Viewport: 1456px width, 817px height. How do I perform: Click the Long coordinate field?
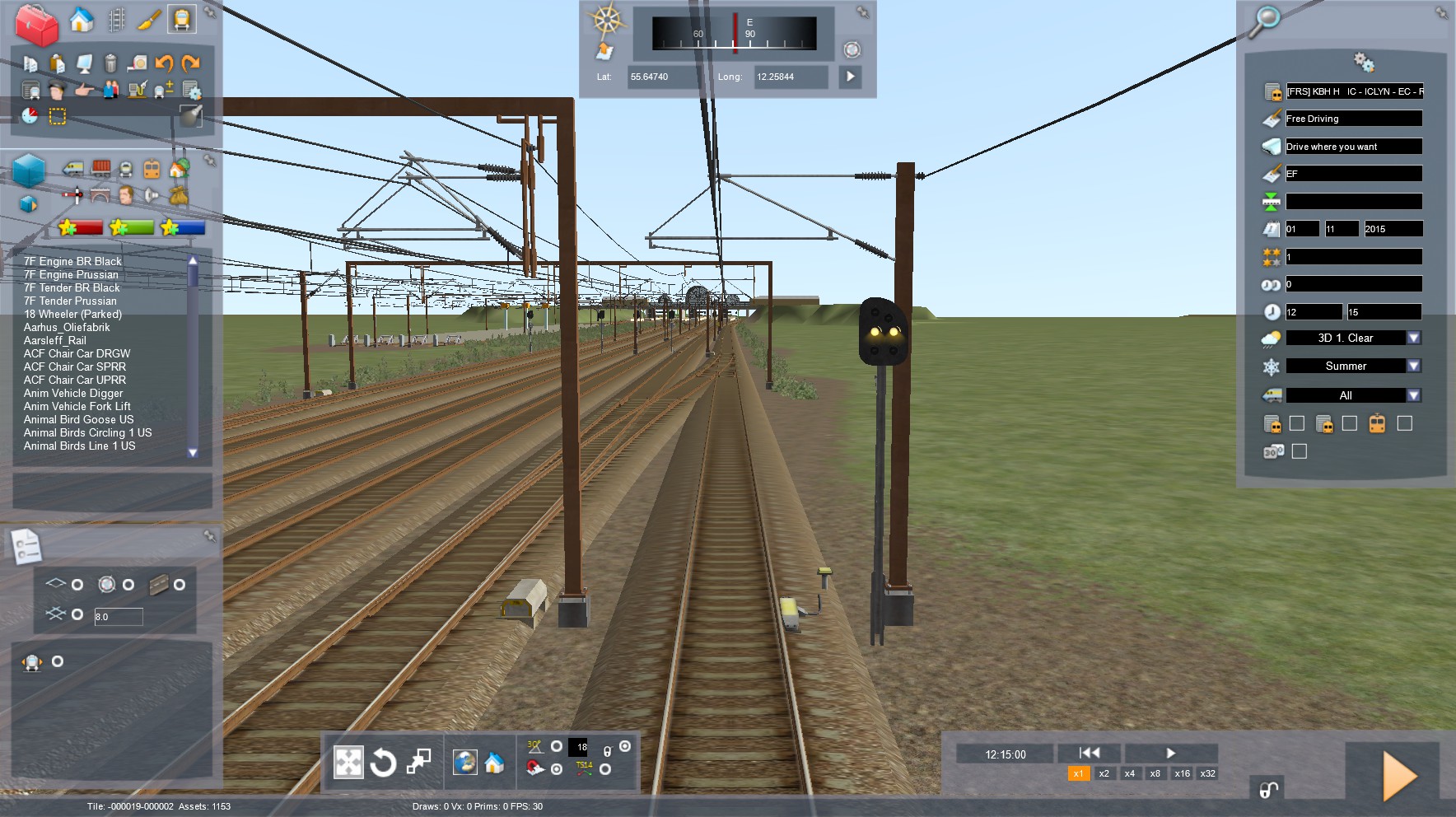pyautogui.click(x=789, y=77)
